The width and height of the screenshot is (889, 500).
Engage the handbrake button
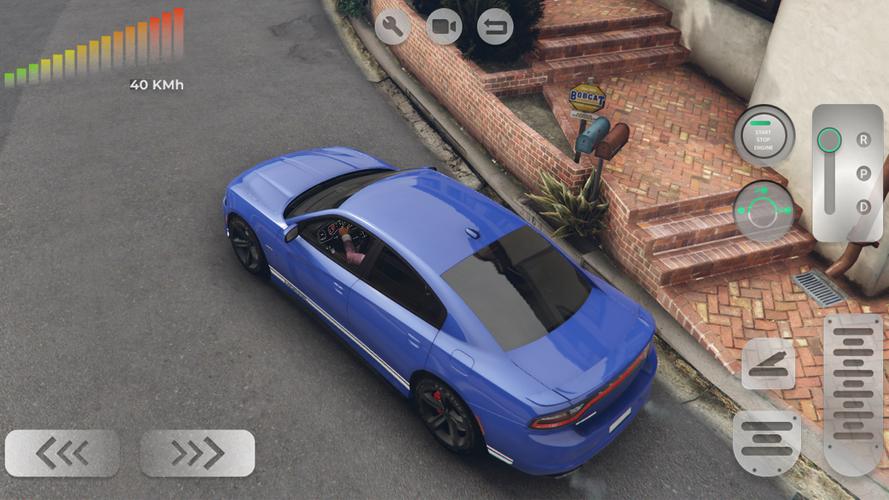click(768, 364)
